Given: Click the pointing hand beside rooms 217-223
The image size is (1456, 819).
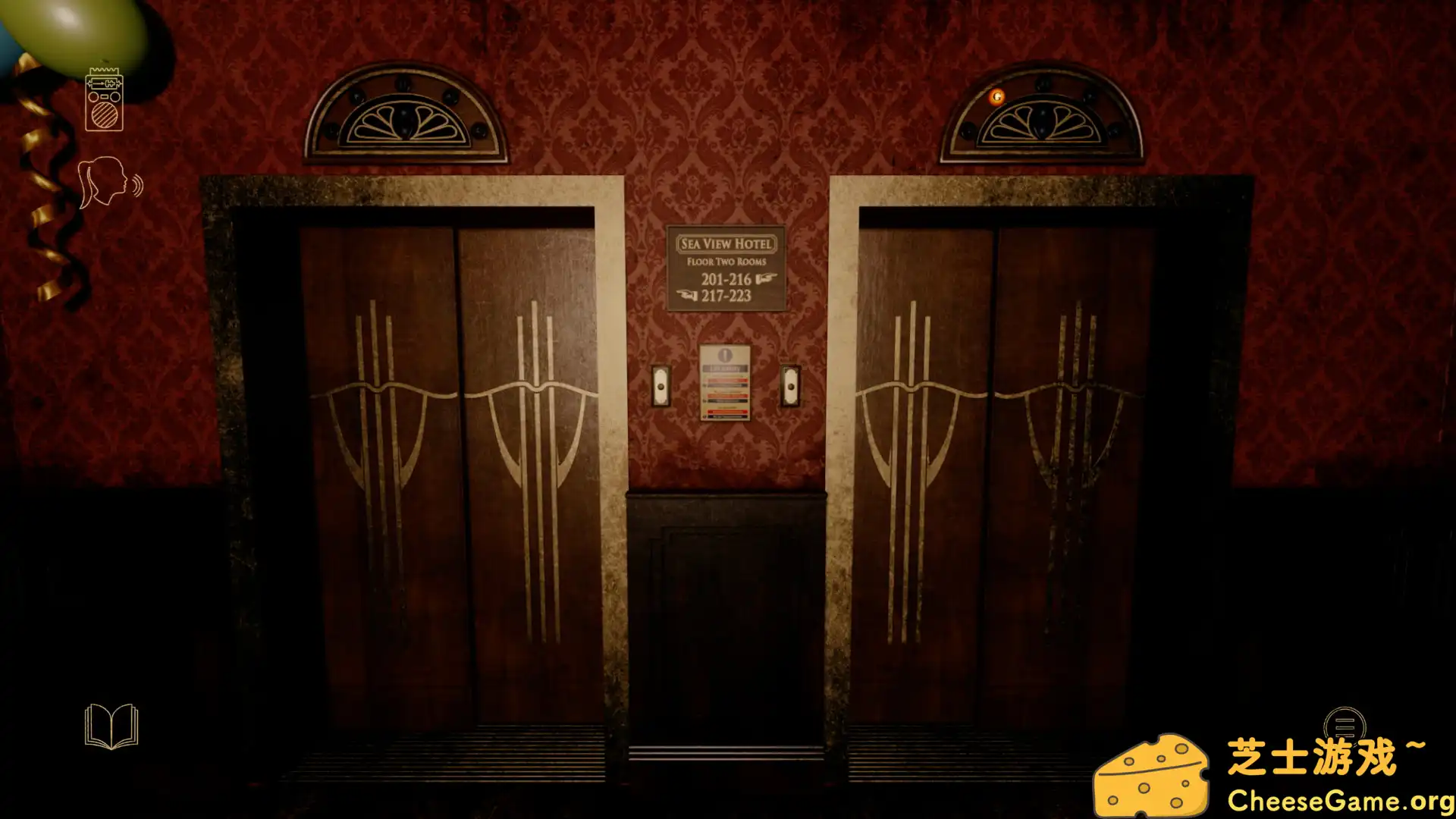Looking at the screenshot, I should click(x=686, y=294).
